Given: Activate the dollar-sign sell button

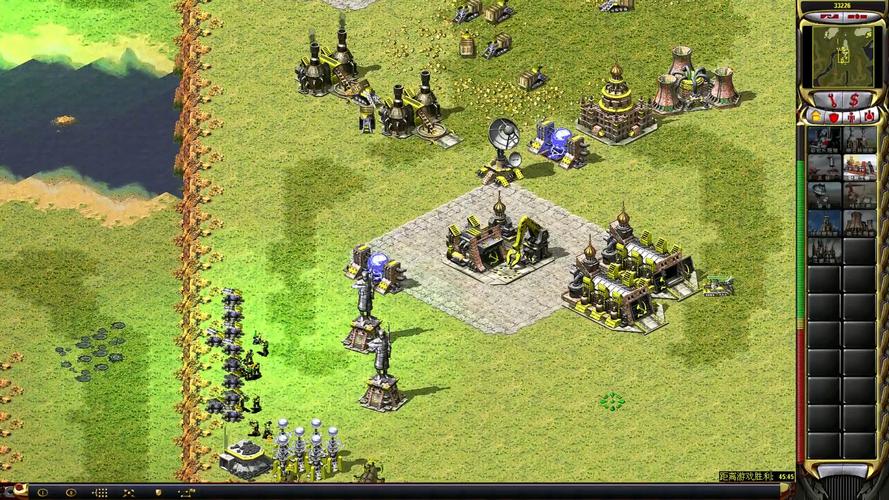Looking at the screenshot, I should (x=853, y=99).
